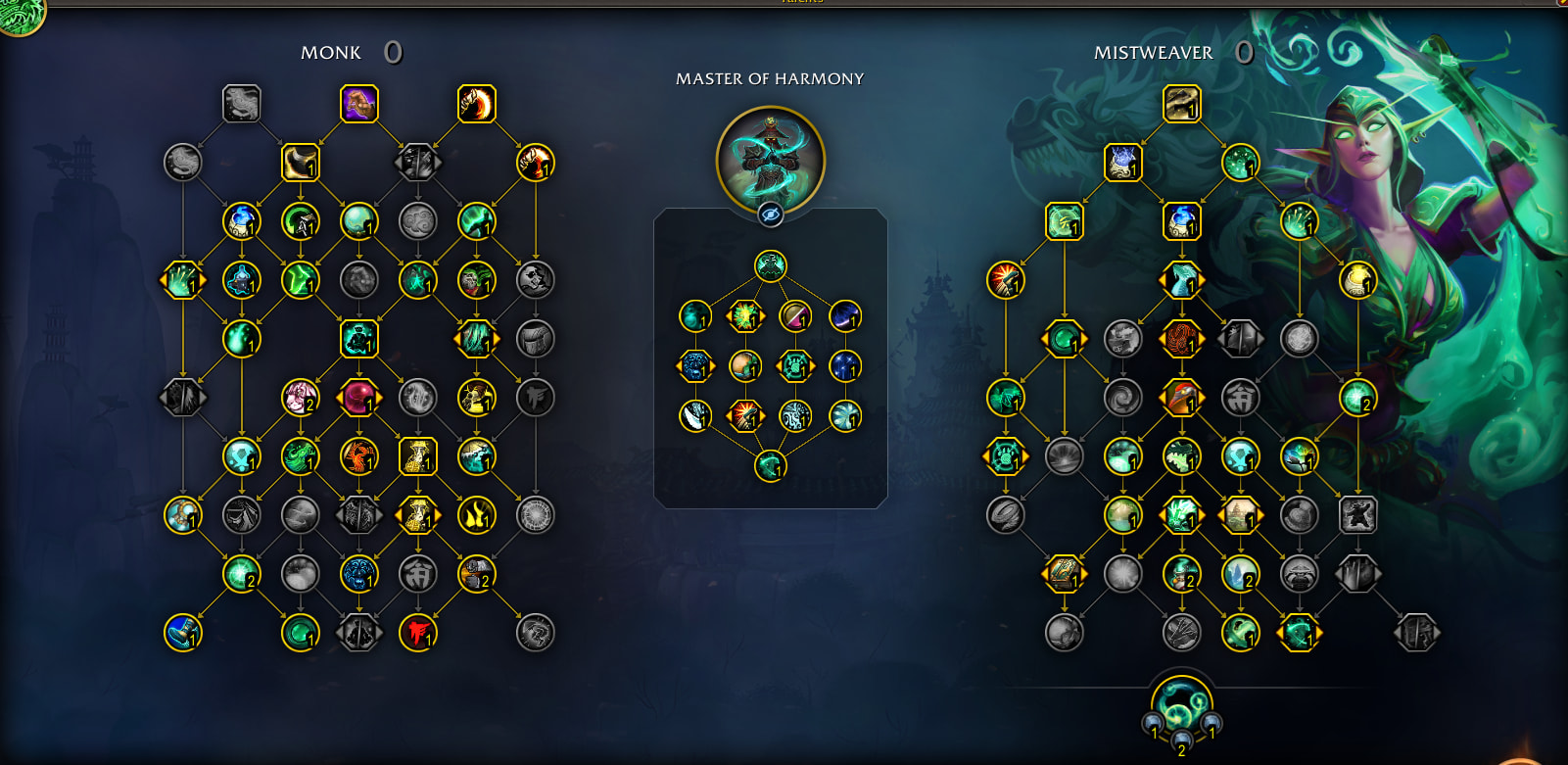Select the starry blue night hero talent
Image resolution: width=1568 pixels, height=765 pixels.
845,366
